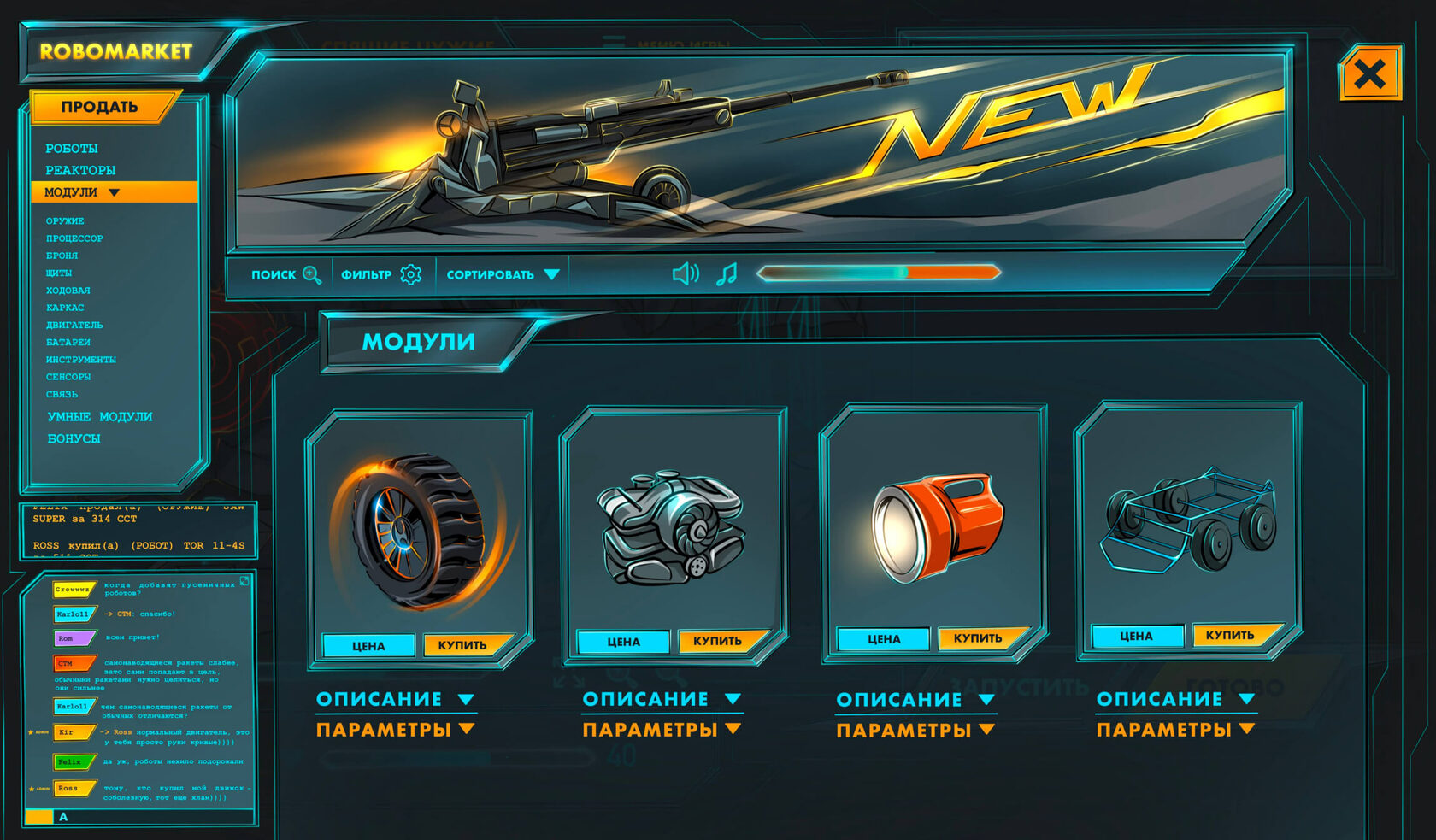1436x840 pixels.
Task: Adjust the volume slider bar
Action: click(878, 273)
